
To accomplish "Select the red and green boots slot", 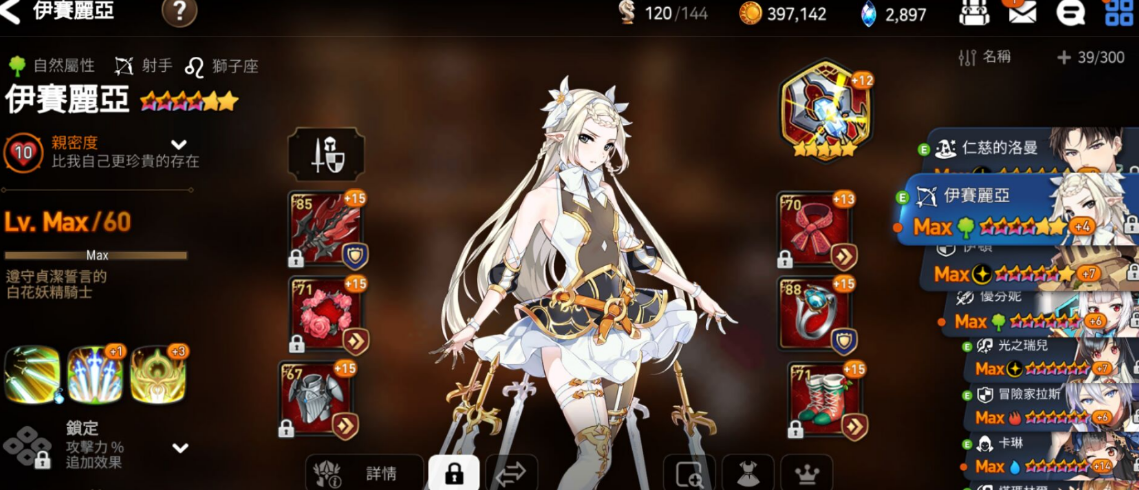I will pyautogui.click(x=825, y=400).
